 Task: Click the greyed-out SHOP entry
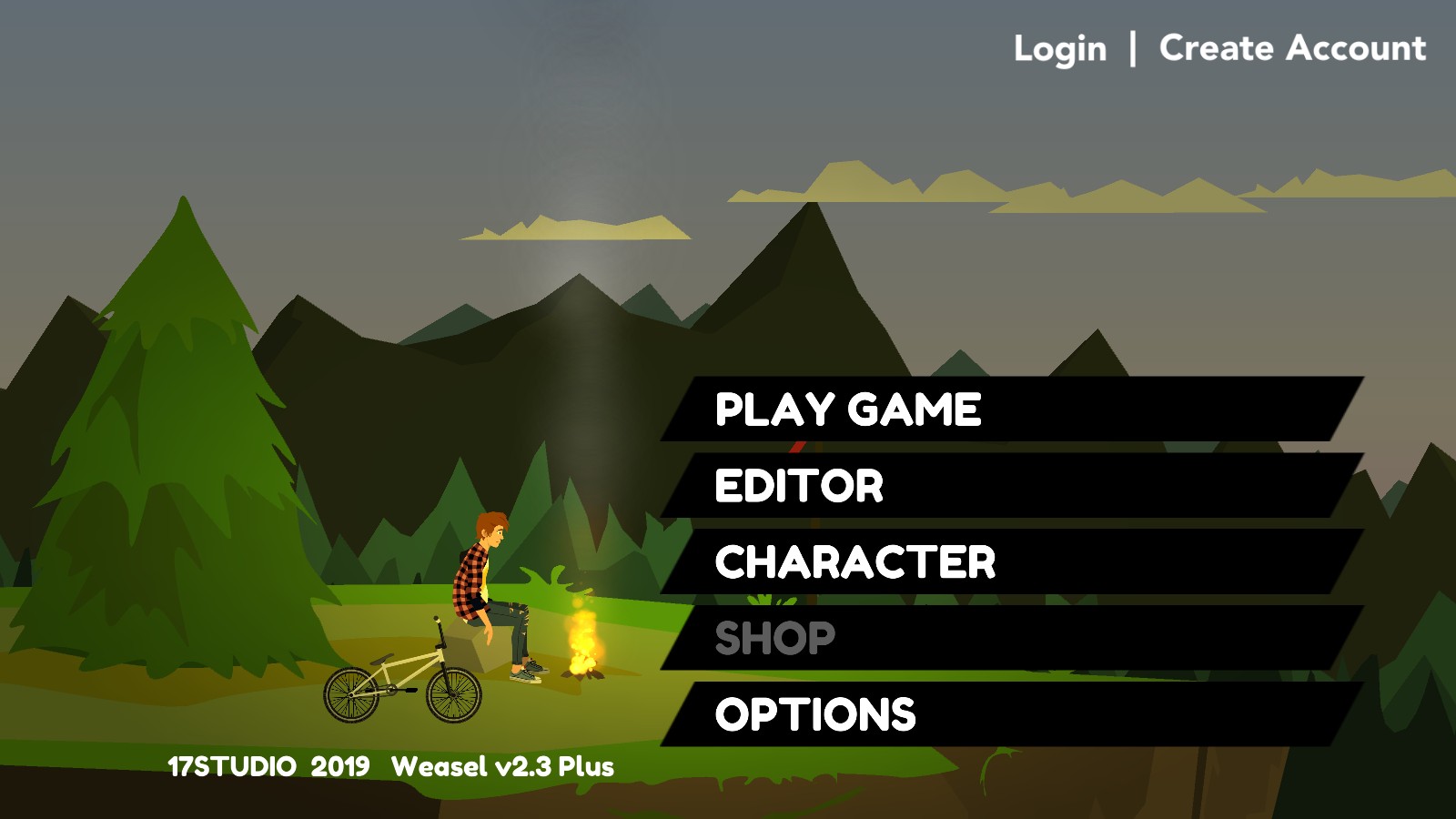[x=775, y=639]
